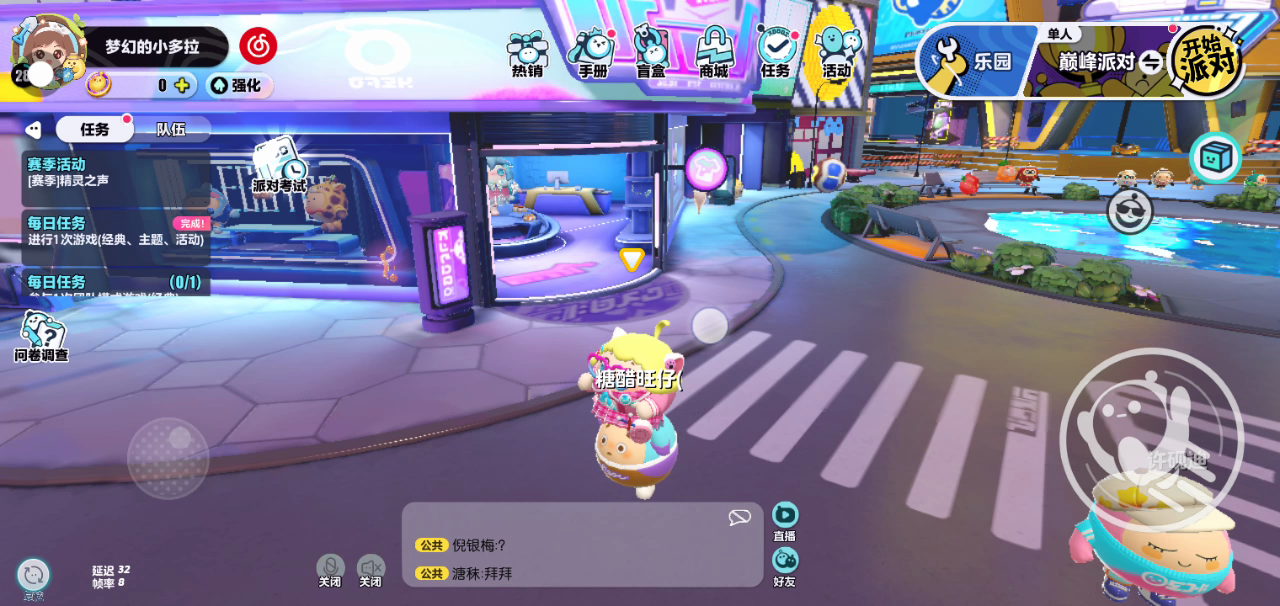
Task: Open the 直播 livestream button
Action: [785, 520]
